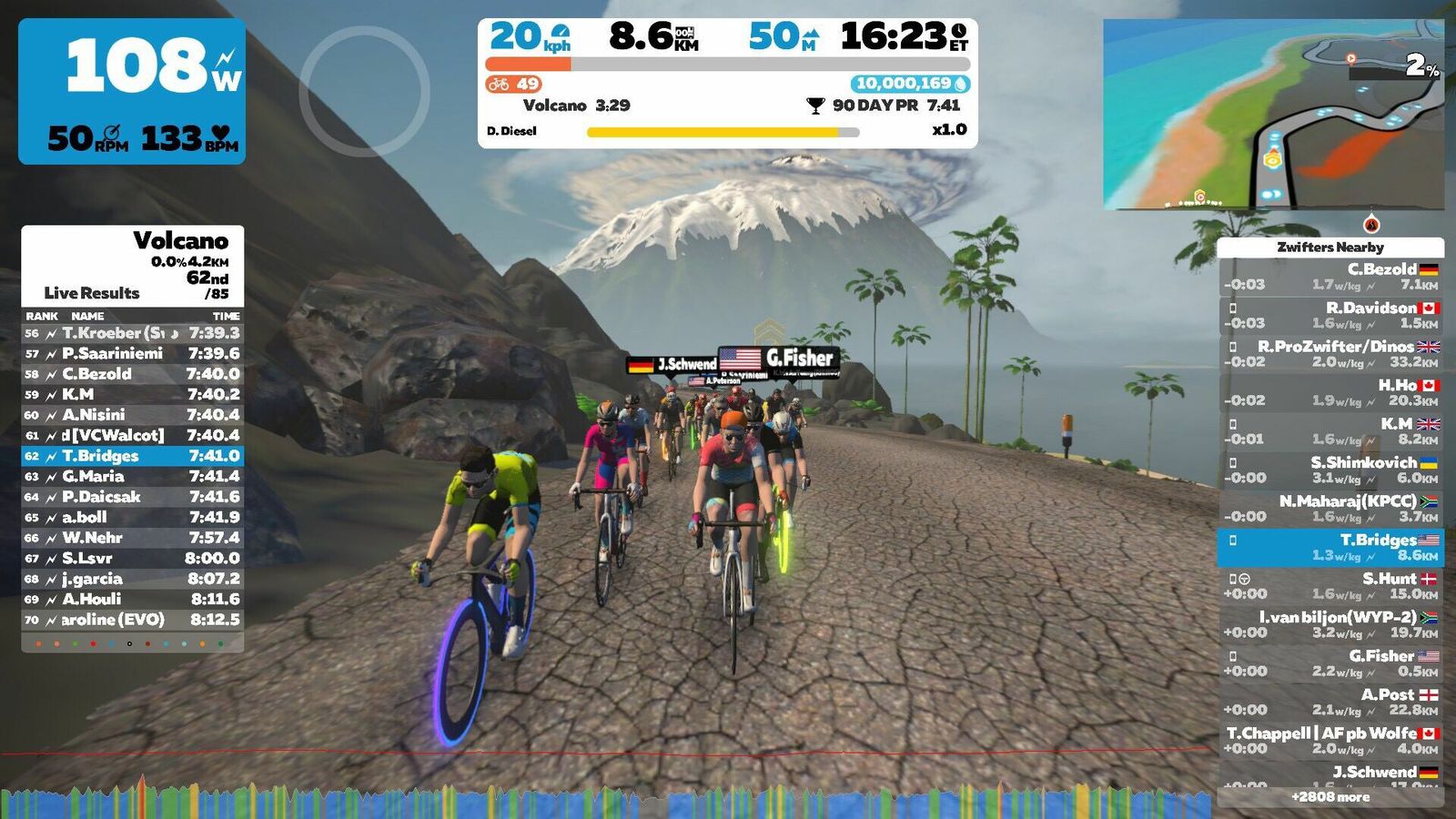
Task: Select highlighted T.Bridges row in Zwifters Nearby
Action: pos(1330,547)
